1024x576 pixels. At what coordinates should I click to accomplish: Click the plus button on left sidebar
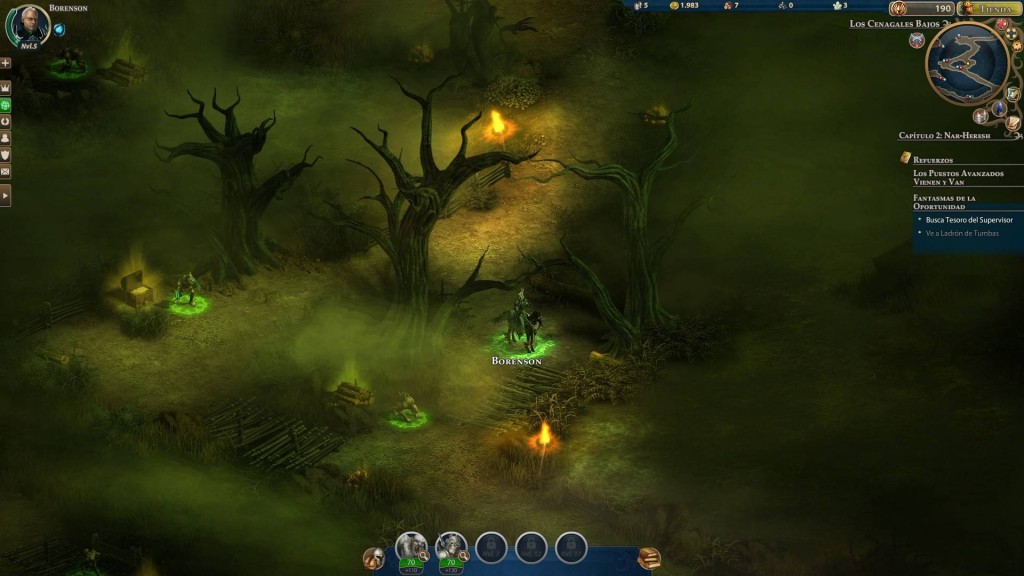pos(6,62)
